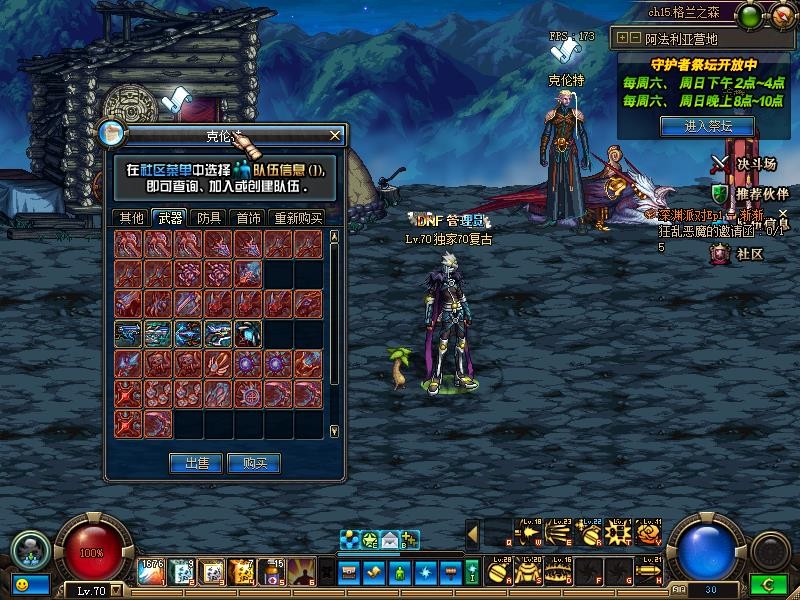This screenshot has height=600, width=800.
Task: Collapse the skill bar with left arrow
Action: click(472, 534)
